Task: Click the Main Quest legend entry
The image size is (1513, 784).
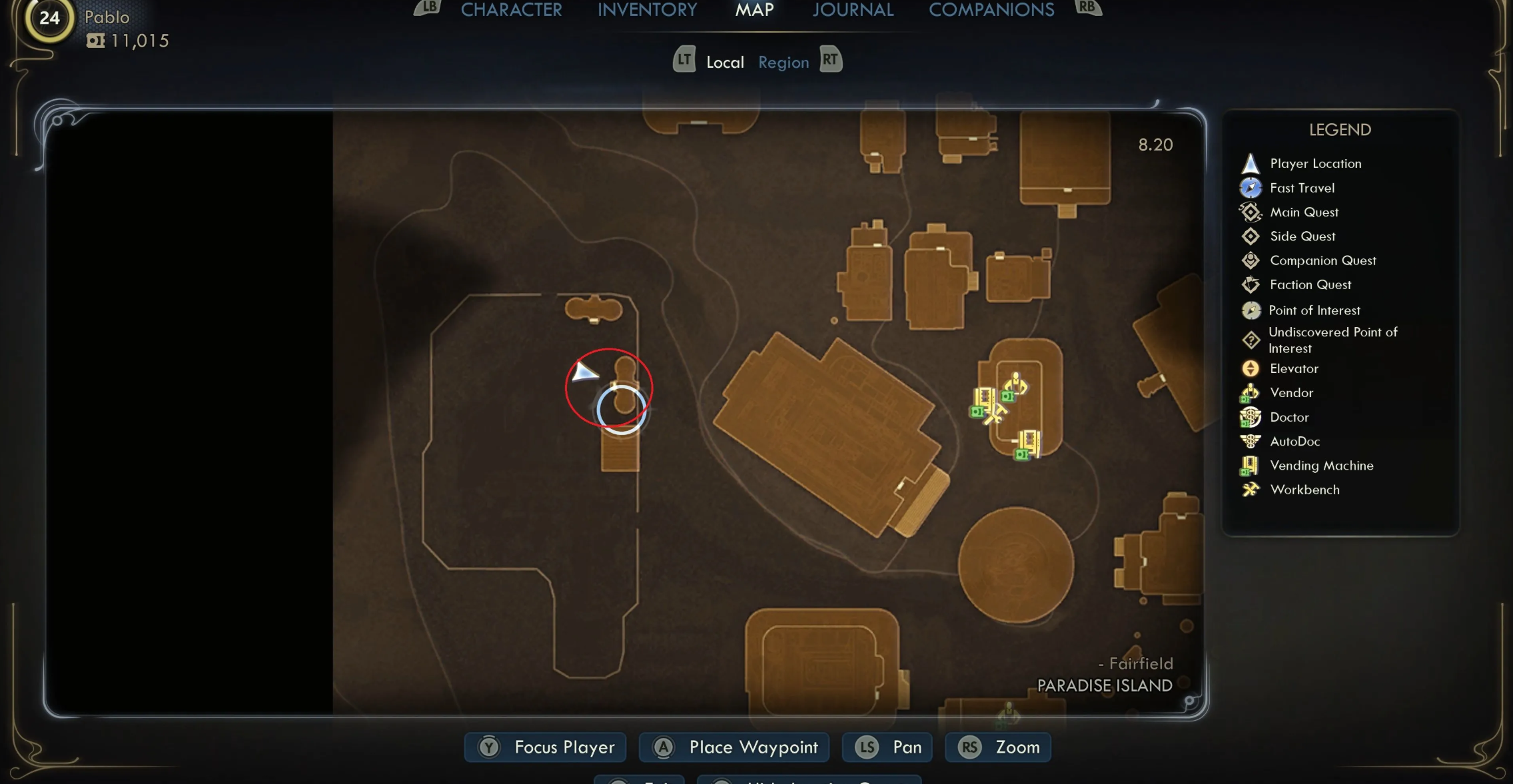Action: [1304, 212]
